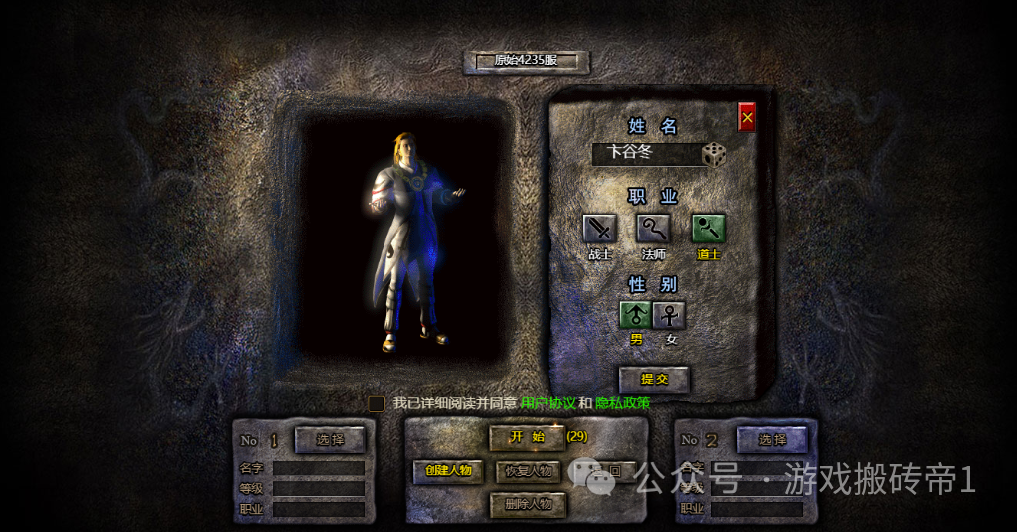Select the Taoist (道士) class icon
The image size is (1017, 532).
(x=709, y=229)
